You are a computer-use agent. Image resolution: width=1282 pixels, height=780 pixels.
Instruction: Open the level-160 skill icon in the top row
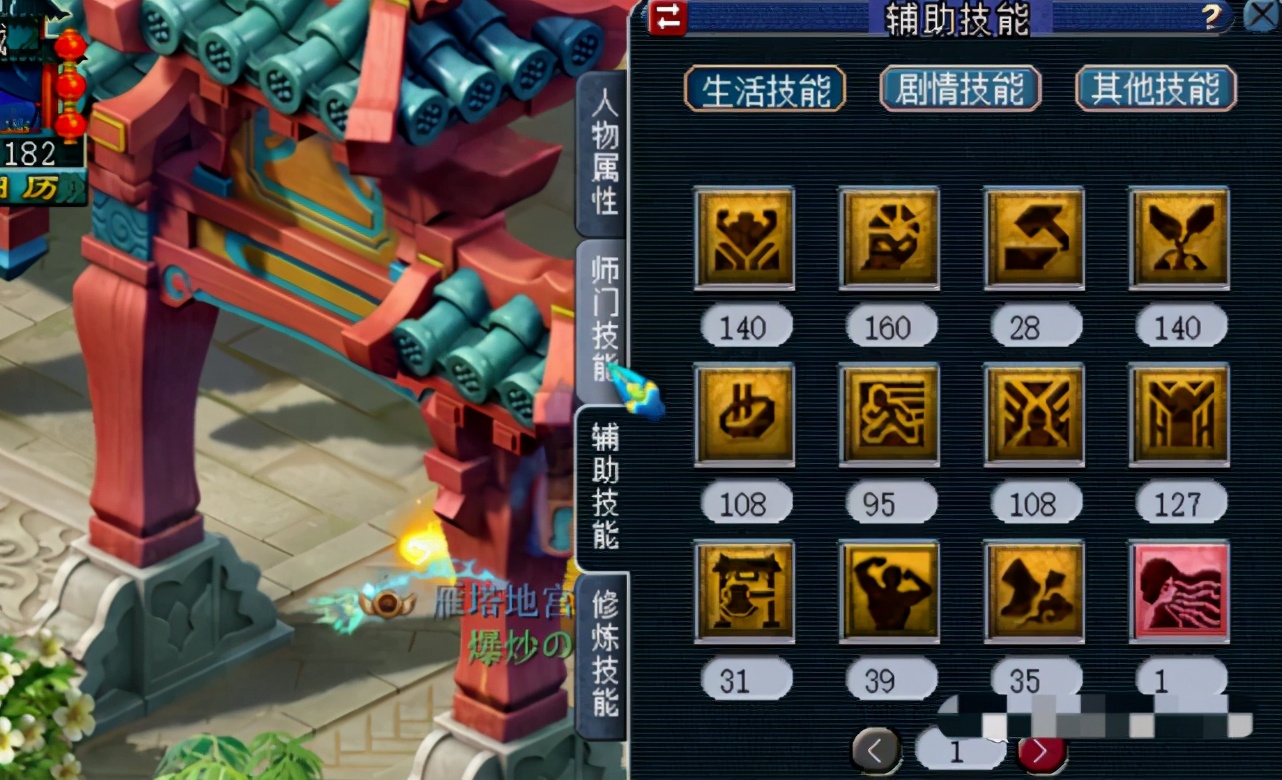tap(889, 237)
